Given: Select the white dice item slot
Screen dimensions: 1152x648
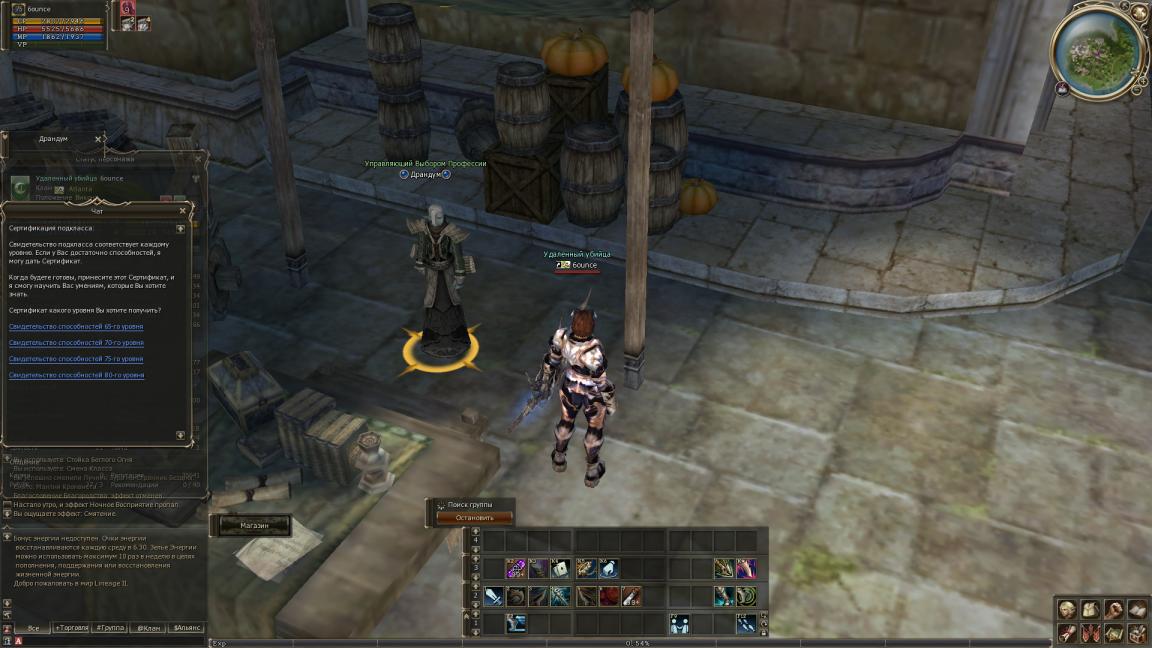Looking at the screenshot, I should coord(561,568).
